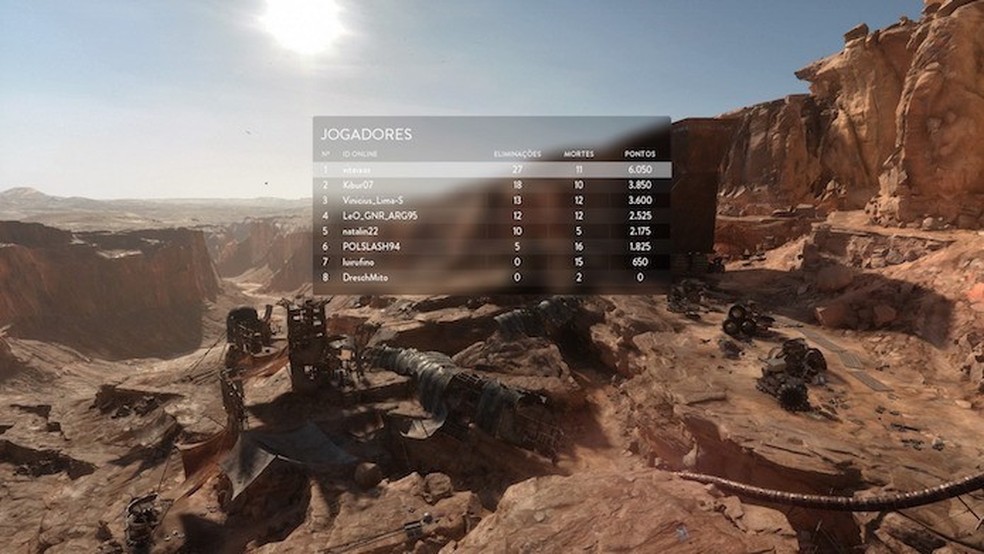Select the highlighted first-place player row
The height and width of the screenshot is (554, 984).
(x=490, y=170)
